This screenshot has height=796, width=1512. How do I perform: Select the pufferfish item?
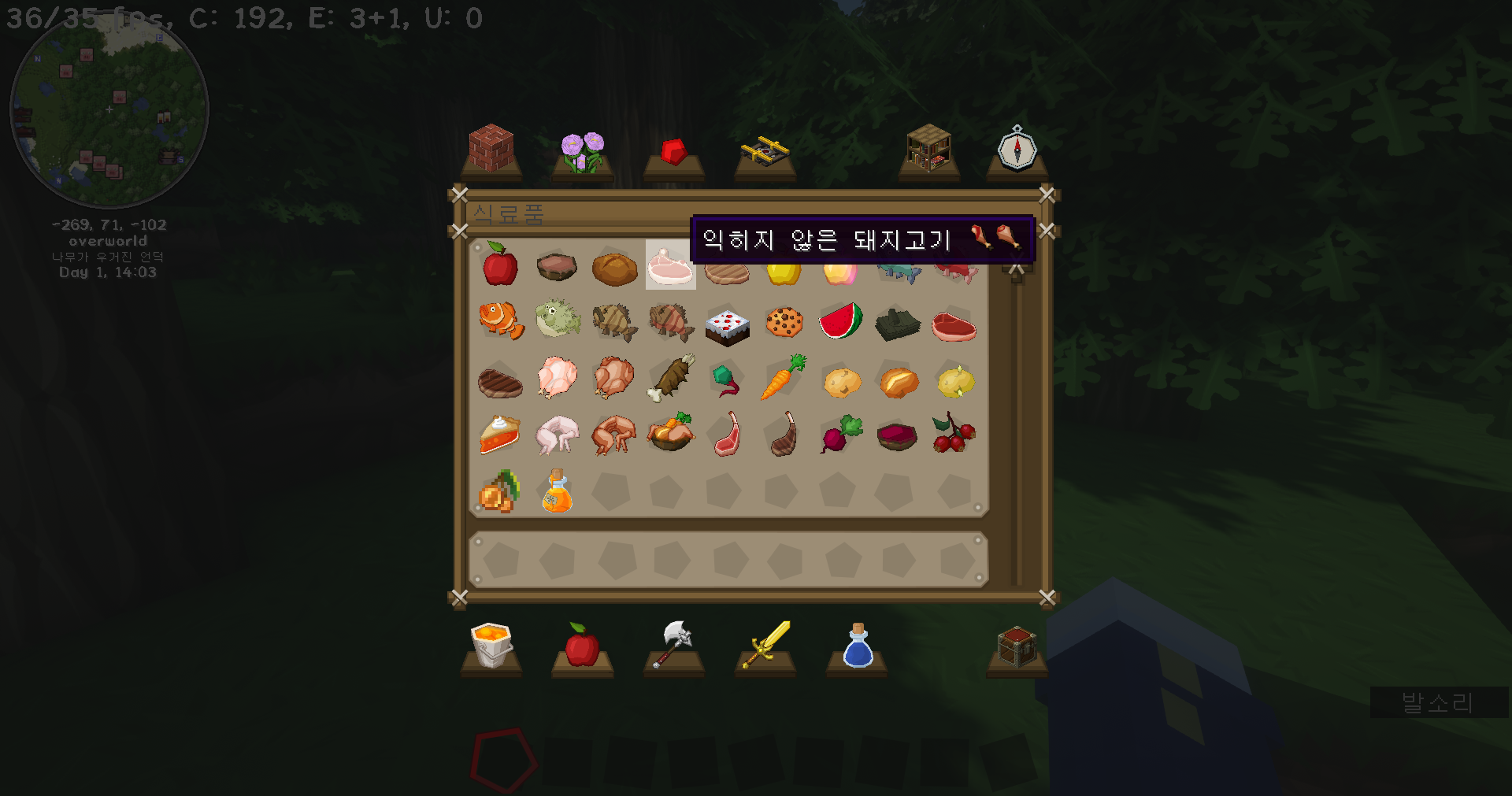558,320
